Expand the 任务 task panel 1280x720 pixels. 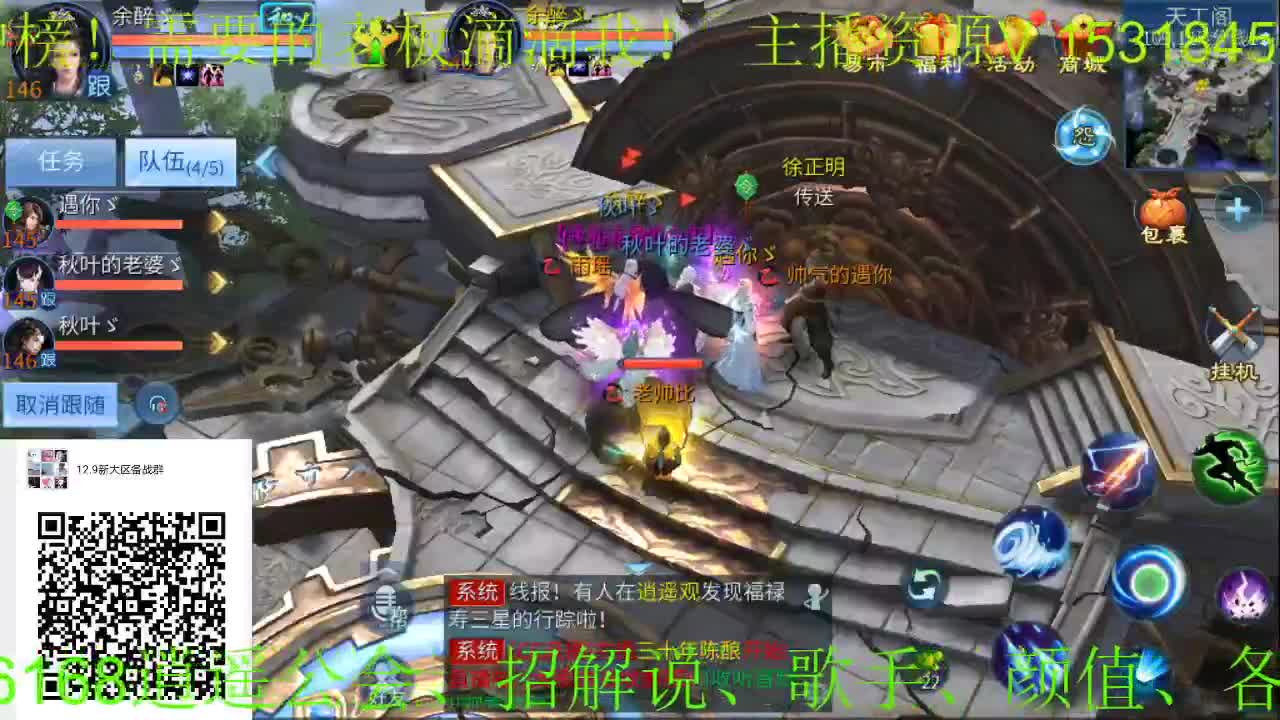62,162
